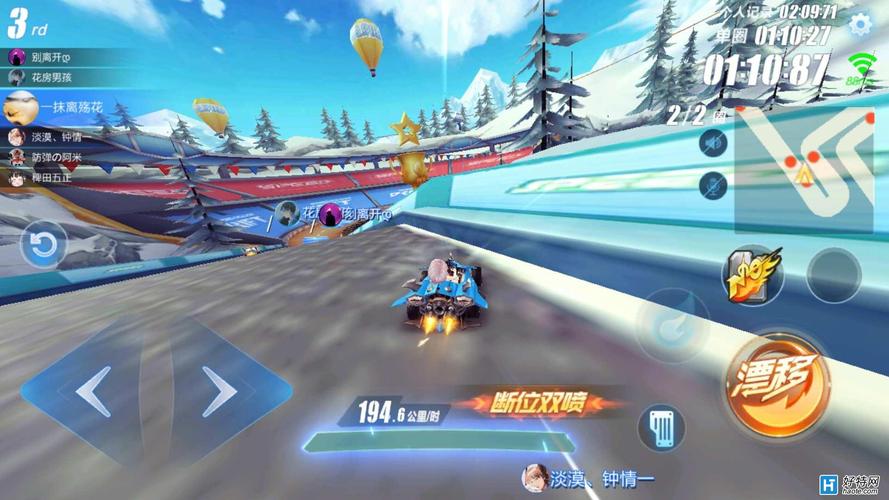Apply the brake pedal button
The height and width of the screenshot is (500, 889).
(660, 428)
